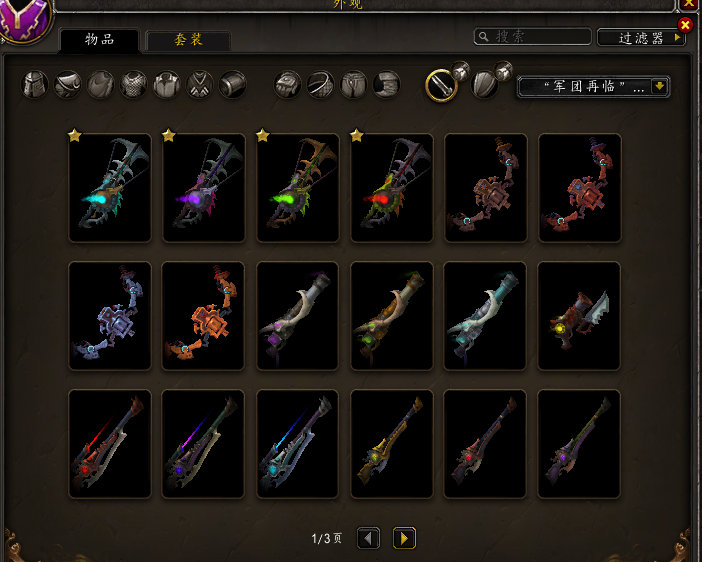Screen dimensions: 702x562
Task: Select the teal horn gun appearance
Action: 486,316
